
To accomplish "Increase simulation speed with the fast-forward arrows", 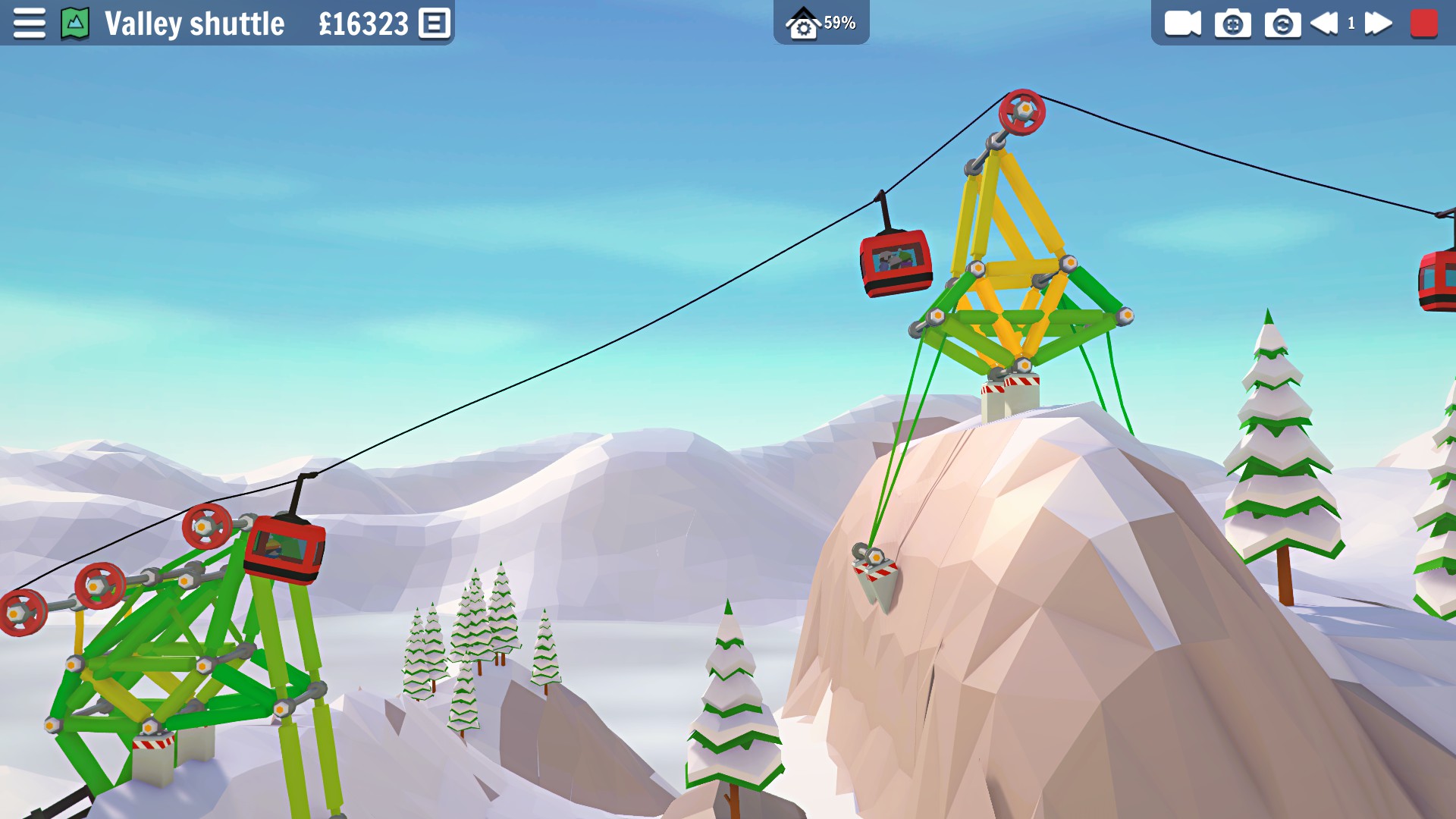I will coord(1378,24).
